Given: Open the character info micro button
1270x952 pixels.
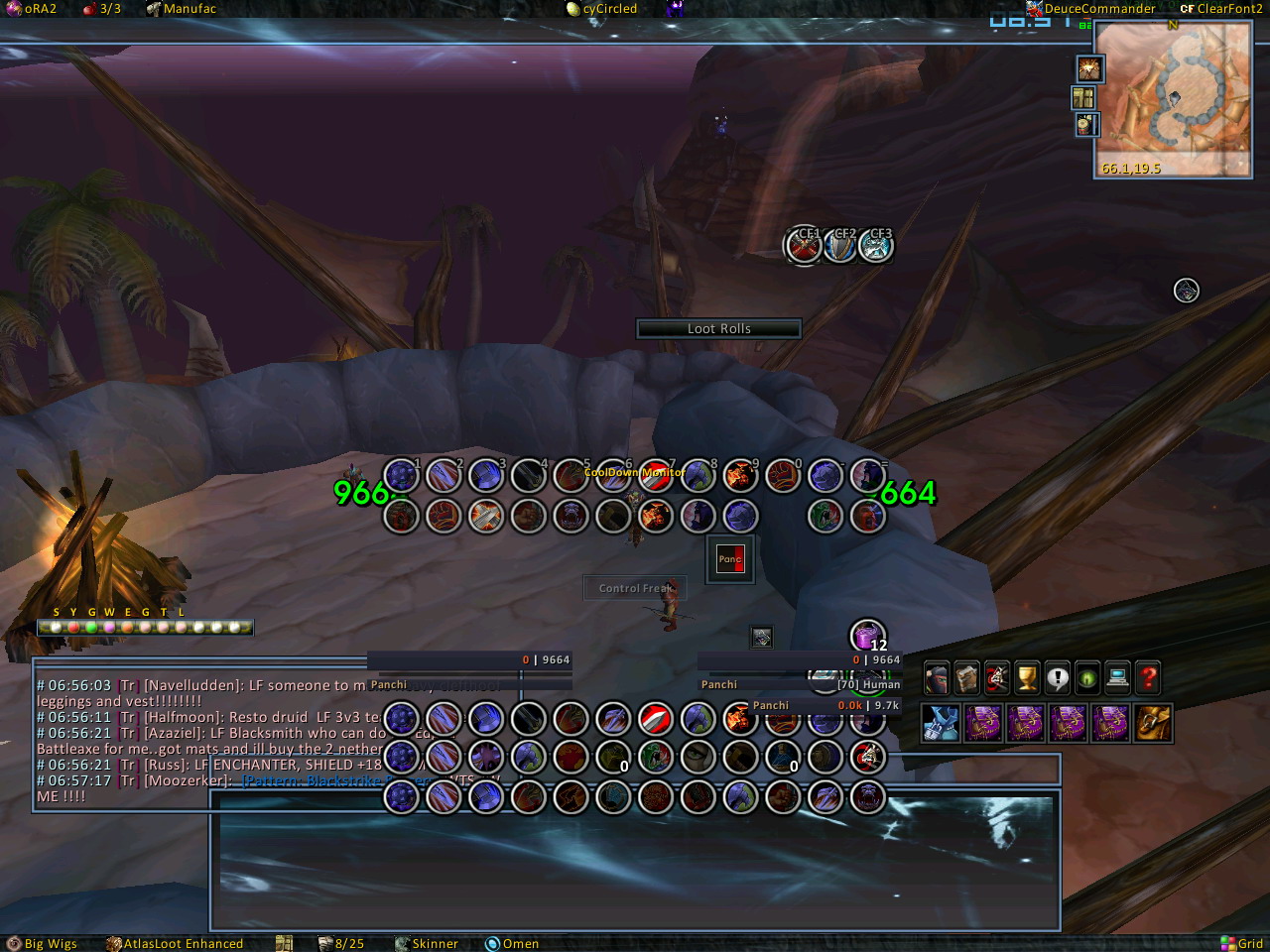Looking at the screenshot, I should (937, 678).
